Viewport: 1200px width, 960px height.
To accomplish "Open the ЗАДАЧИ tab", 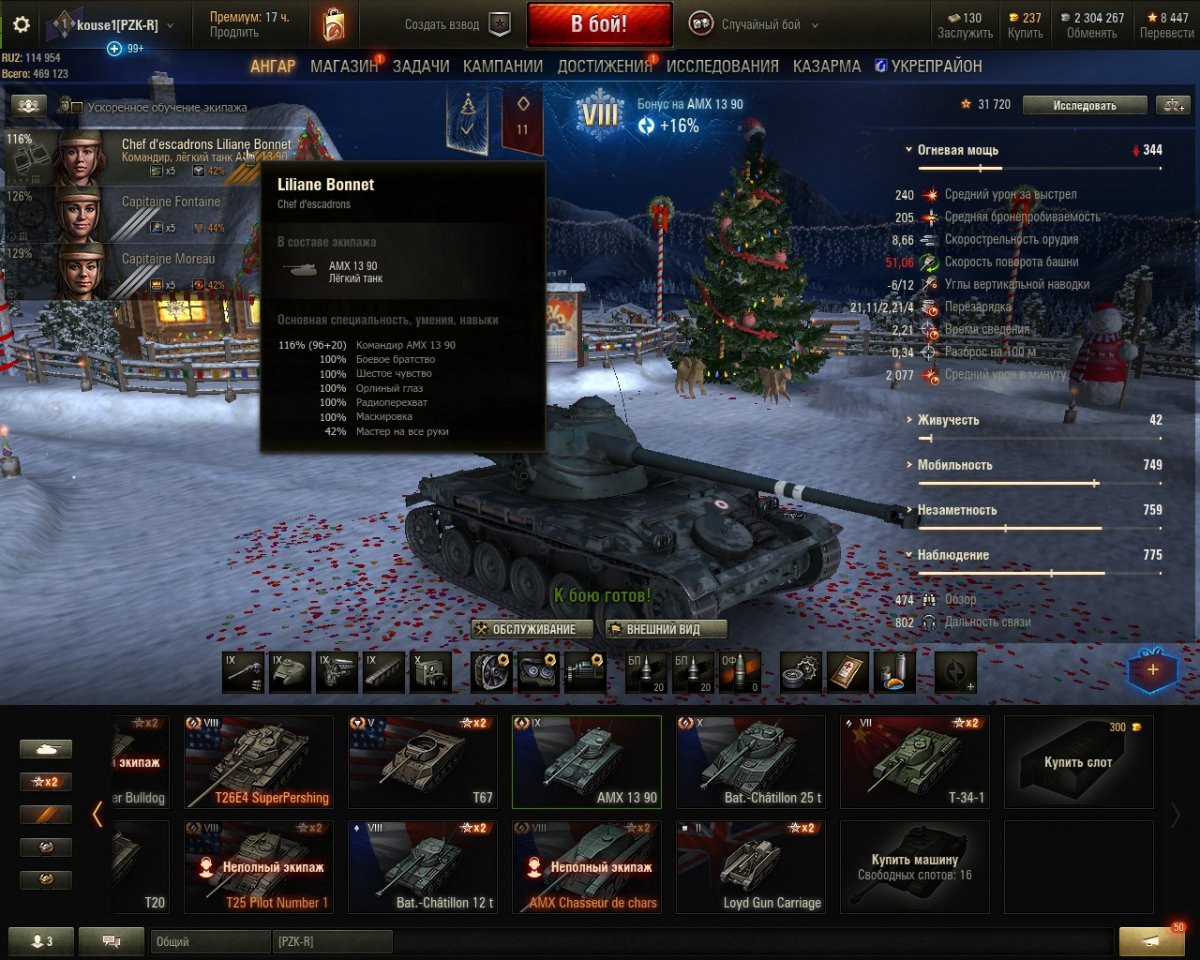I will (421, 66).
